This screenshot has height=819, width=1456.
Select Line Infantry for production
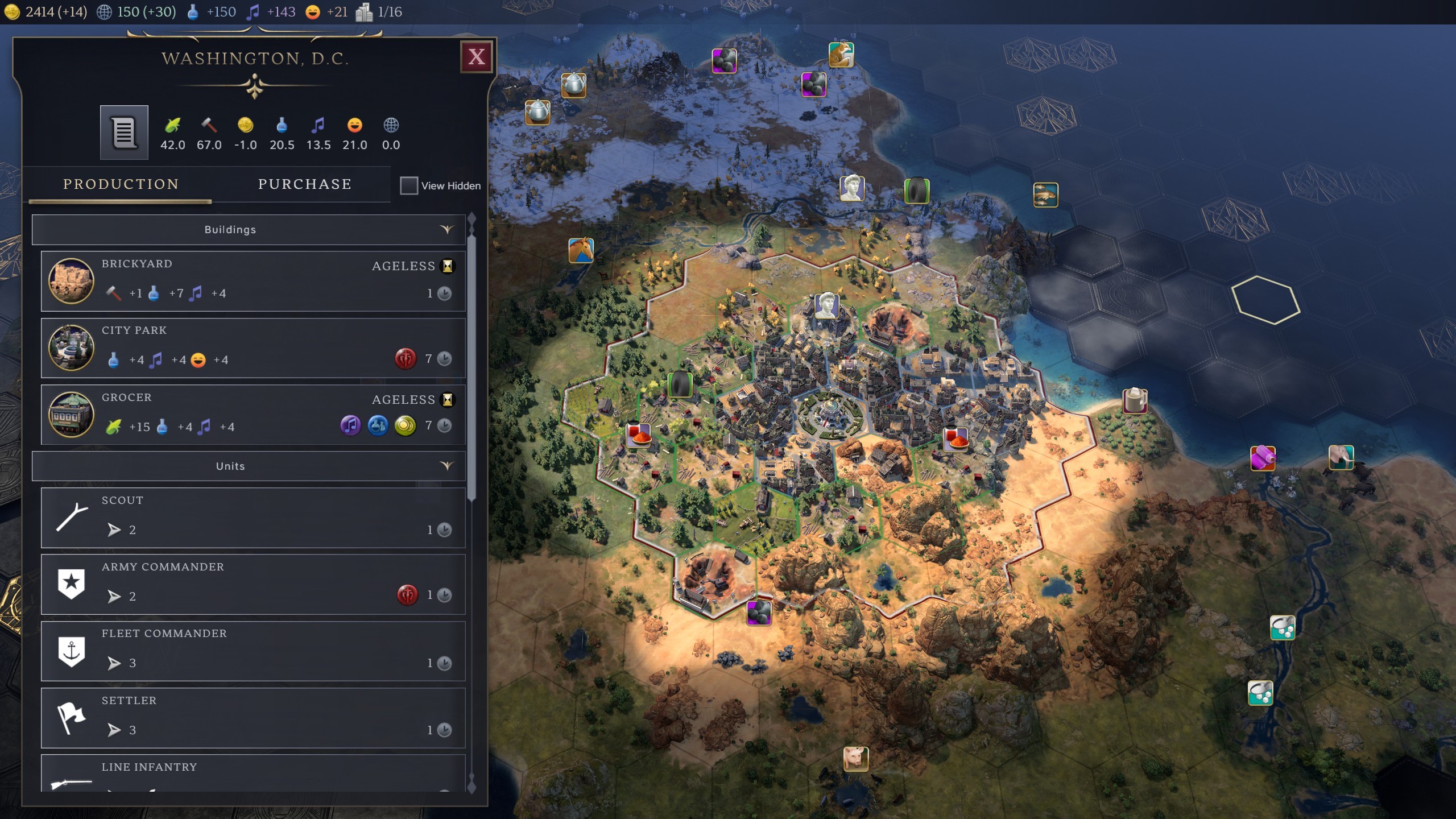coord(253,773)
